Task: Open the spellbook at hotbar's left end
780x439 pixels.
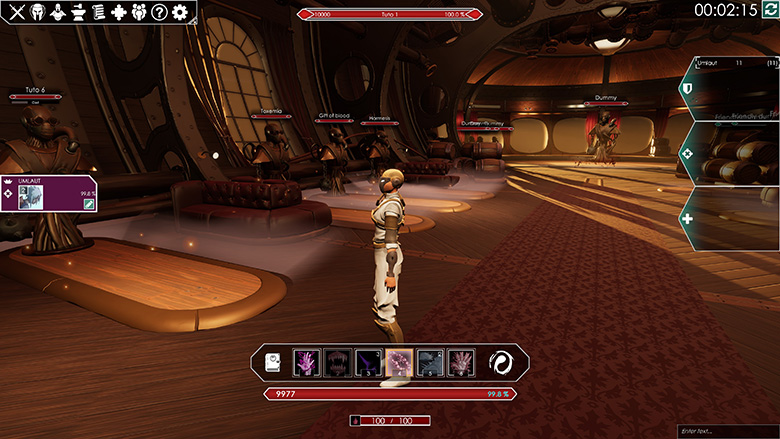Action: coord(273,363)
